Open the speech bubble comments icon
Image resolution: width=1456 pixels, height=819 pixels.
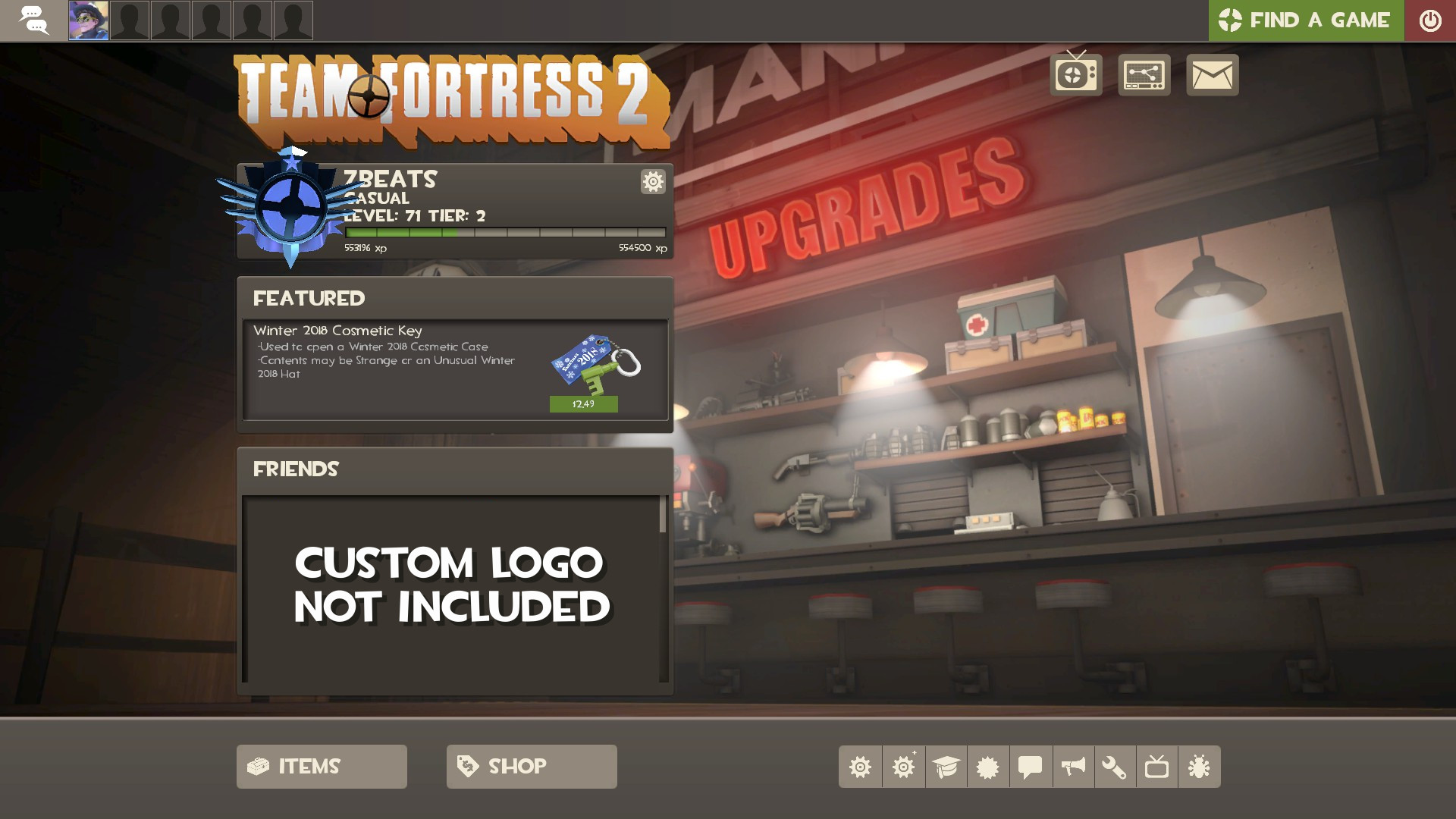tap(1031, 767)
